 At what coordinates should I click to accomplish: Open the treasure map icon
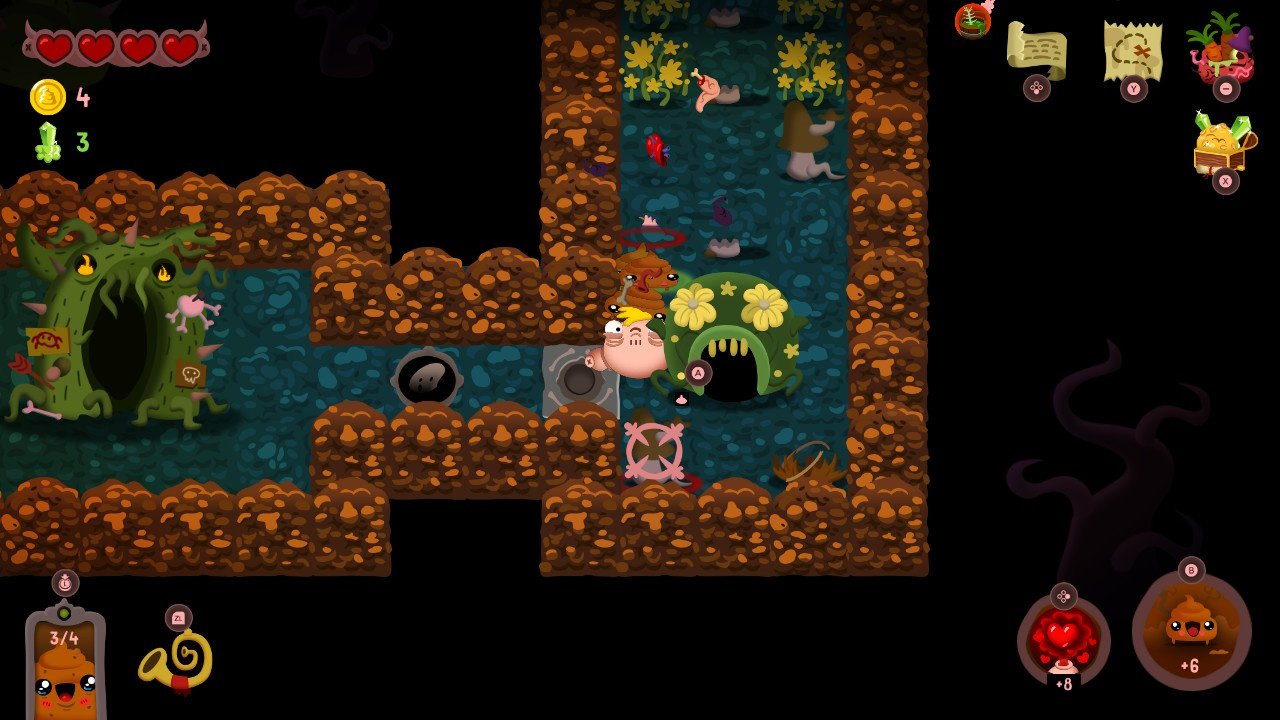tap(1132, 48)
